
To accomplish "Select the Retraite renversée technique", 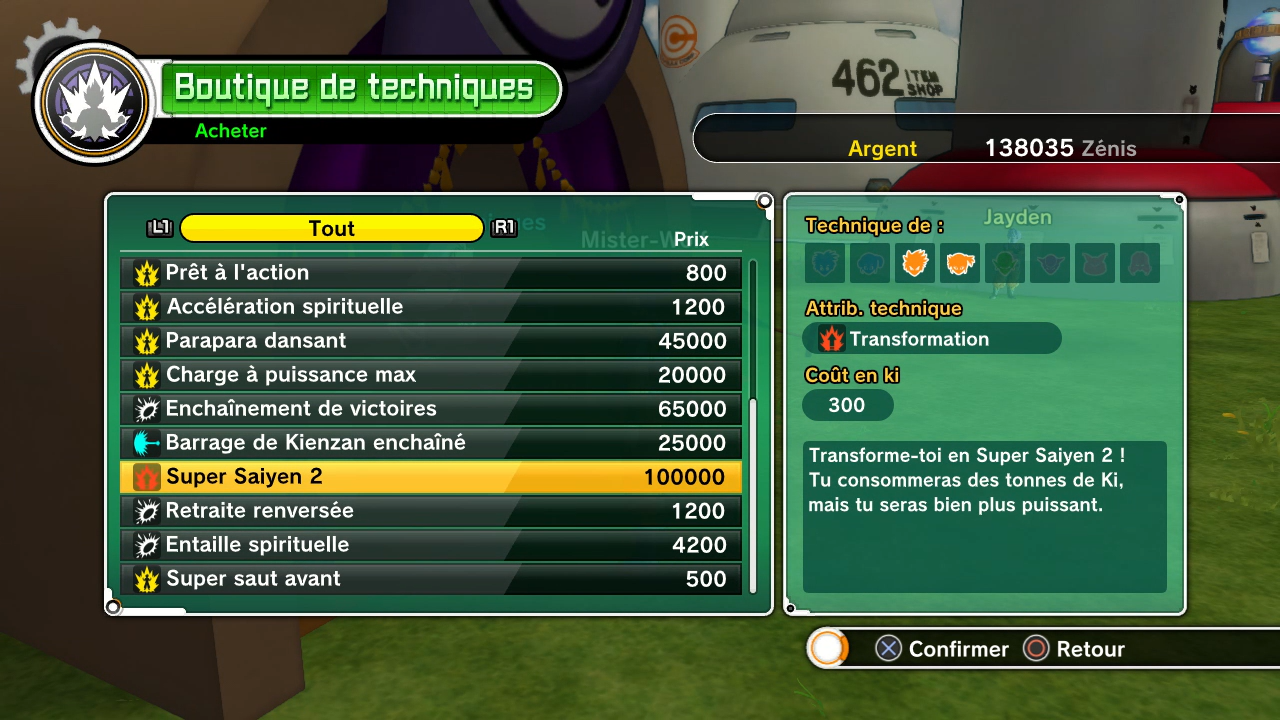I will click(430, 511).
